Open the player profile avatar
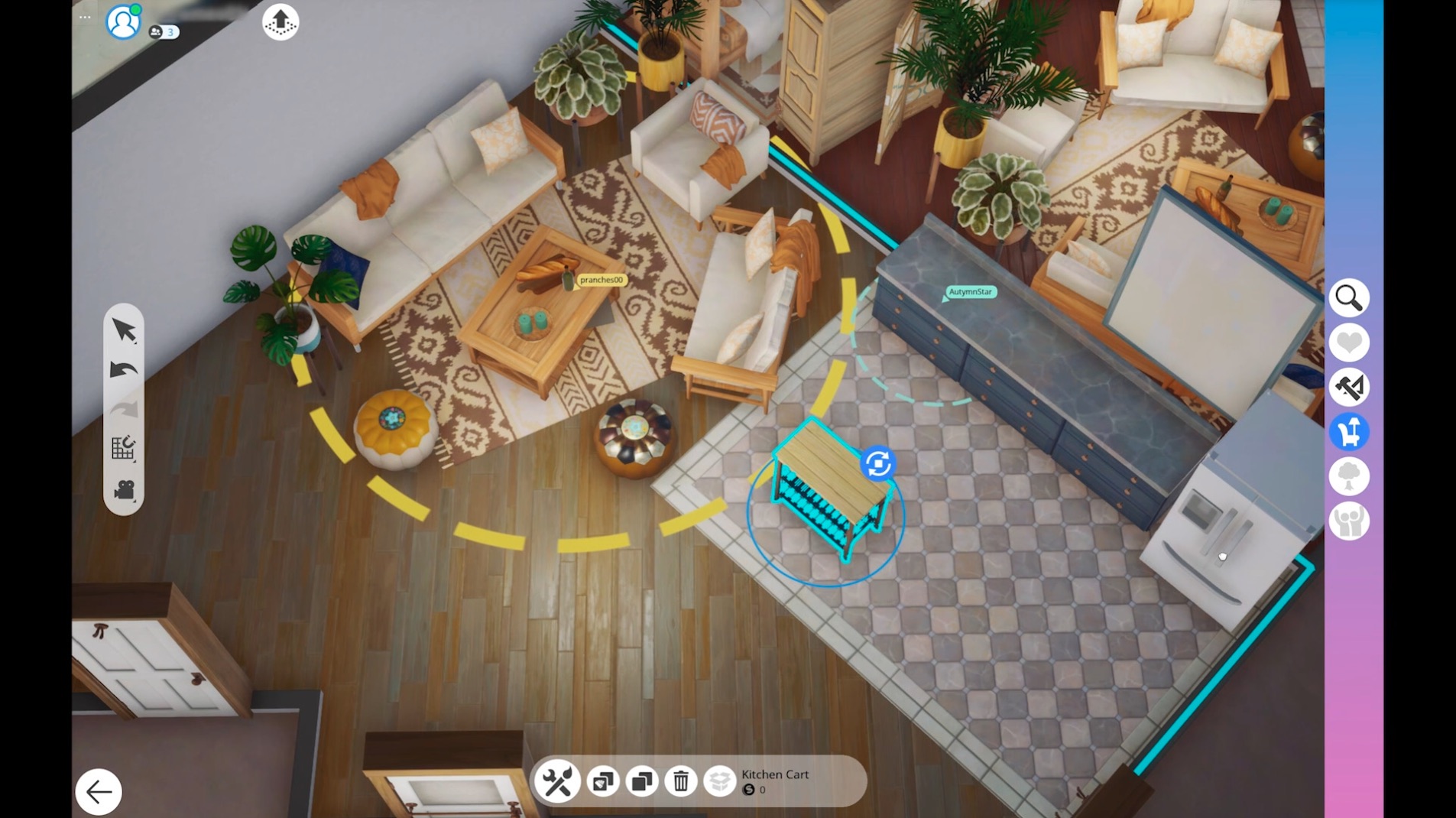Screen dimensions: 1456x818 click(122, 22)
